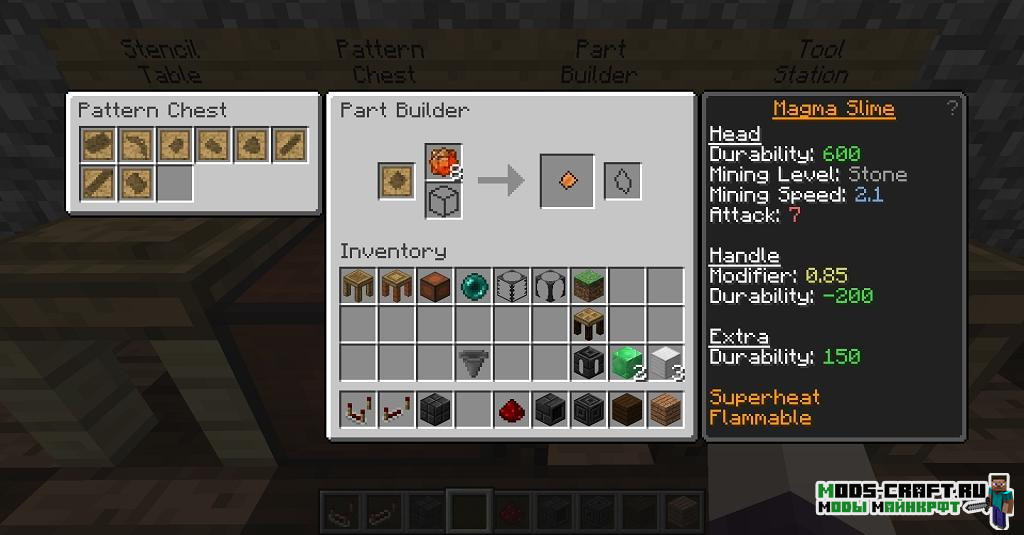Grab the emerald block stack
The height and width of the screenshot is (535, 1024).
tap(627, 362)
